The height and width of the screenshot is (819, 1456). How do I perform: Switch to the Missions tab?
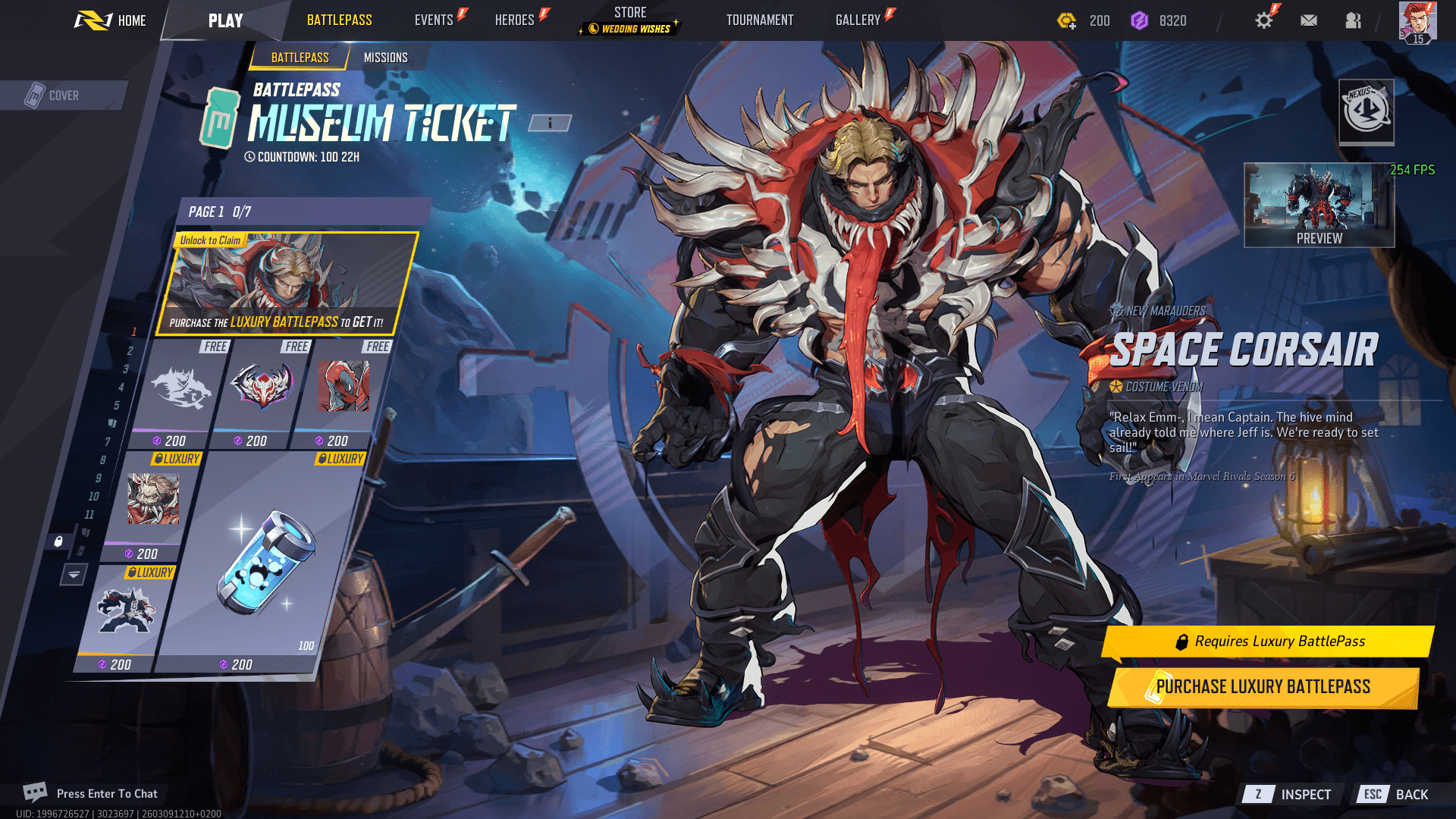click(x=385, y=58)
